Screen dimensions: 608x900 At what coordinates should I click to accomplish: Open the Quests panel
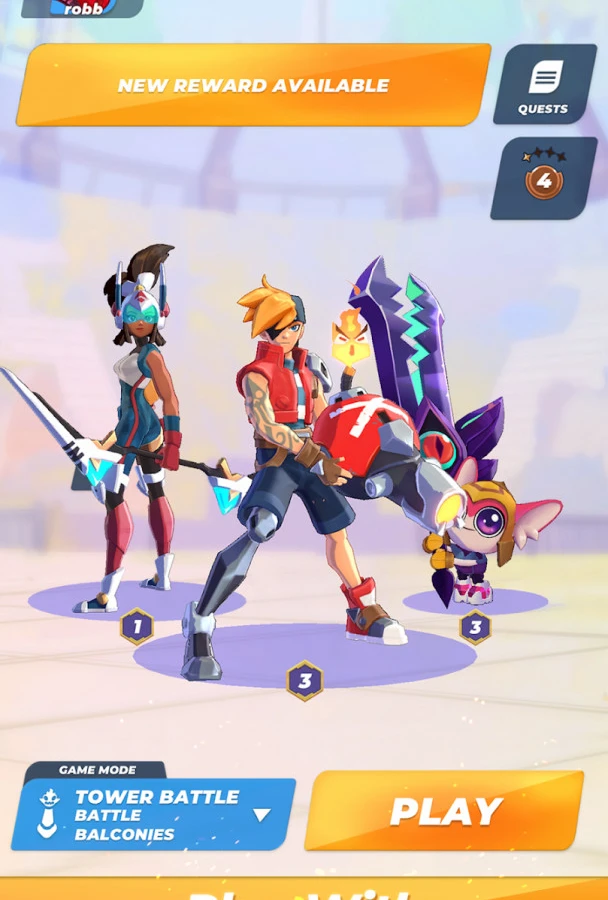tap(543, 85)
